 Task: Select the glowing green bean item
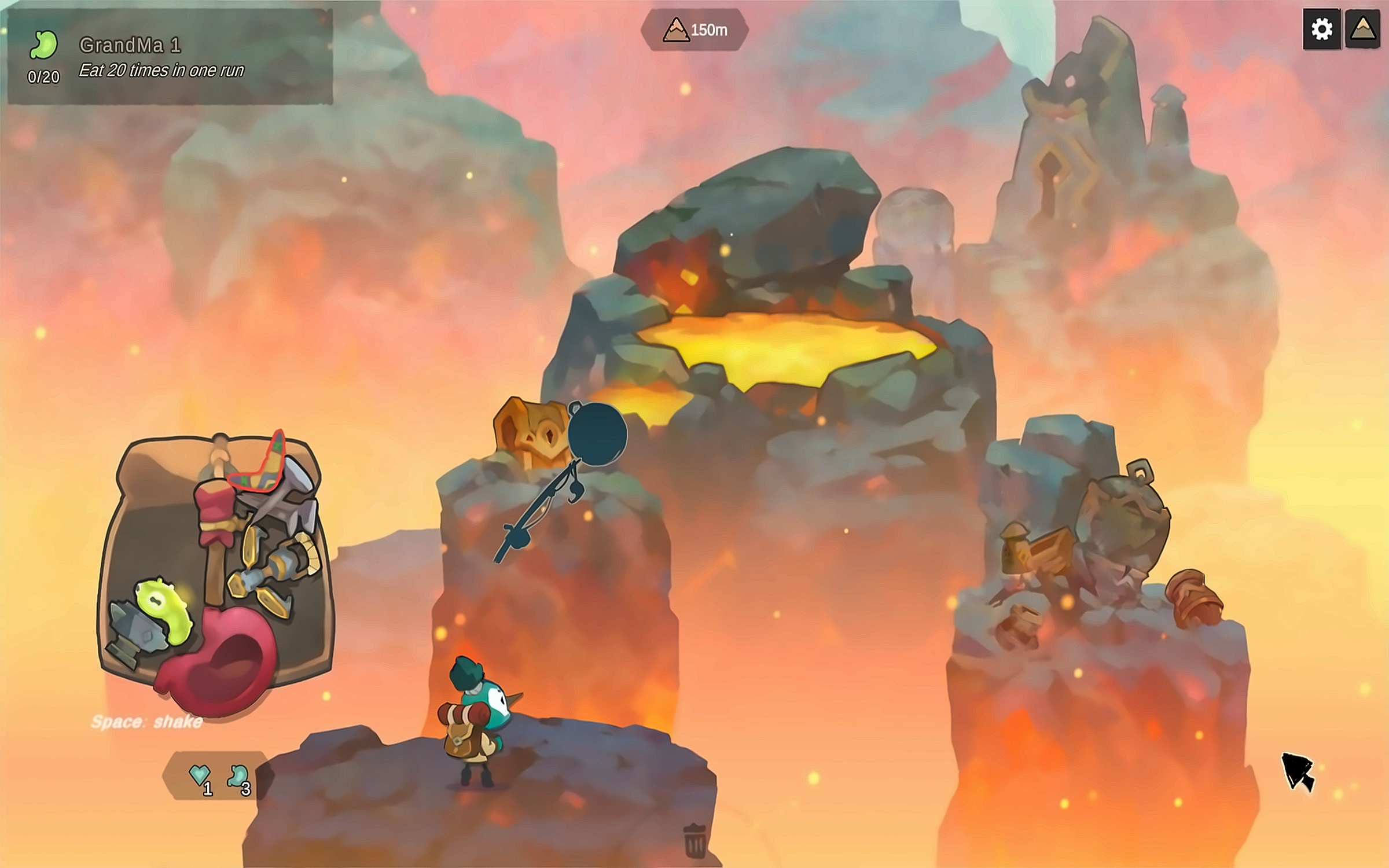(x=163, y=610)
